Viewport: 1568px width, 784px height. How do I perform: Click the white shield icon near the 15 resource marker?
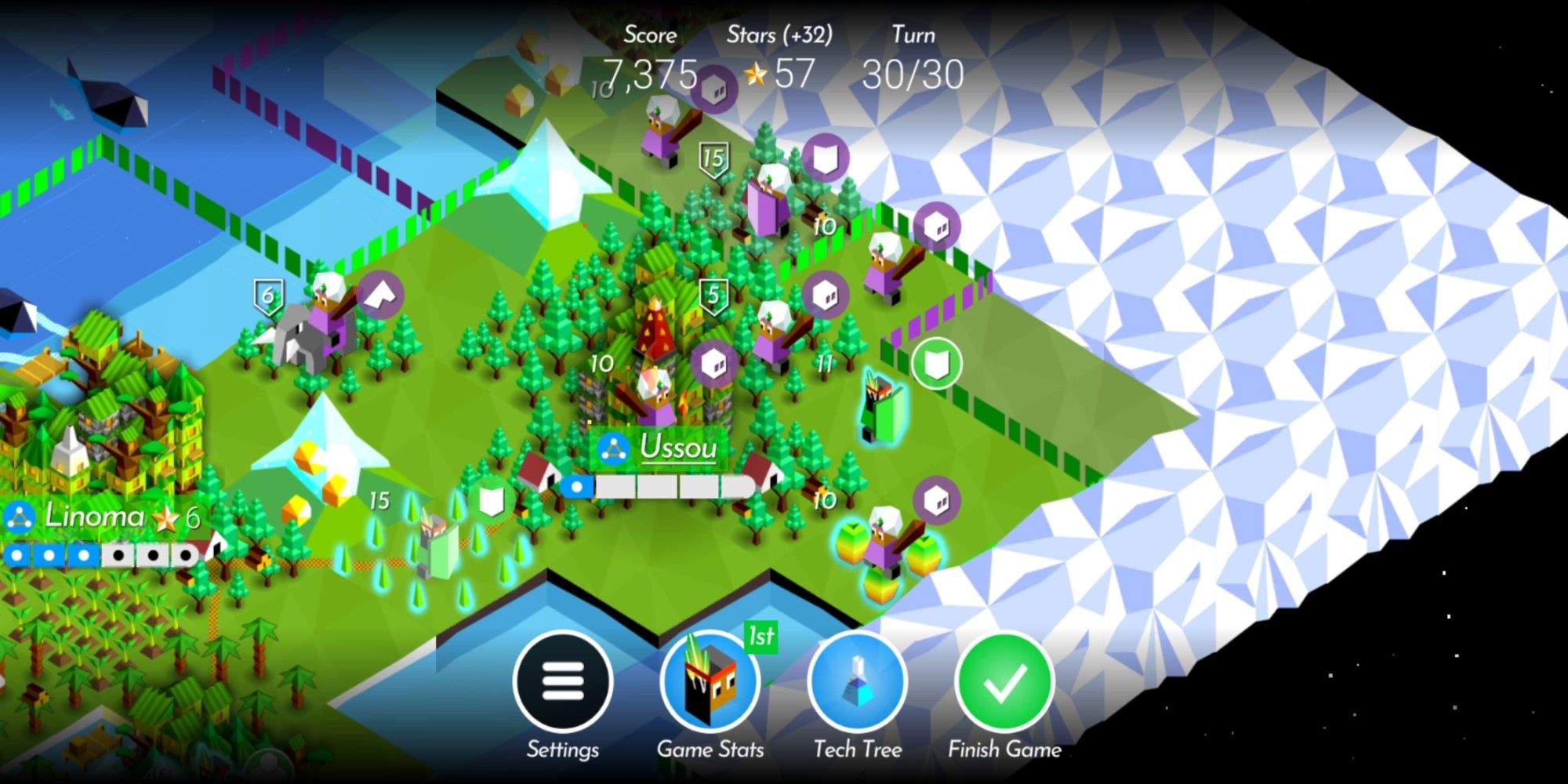(490, 498)
